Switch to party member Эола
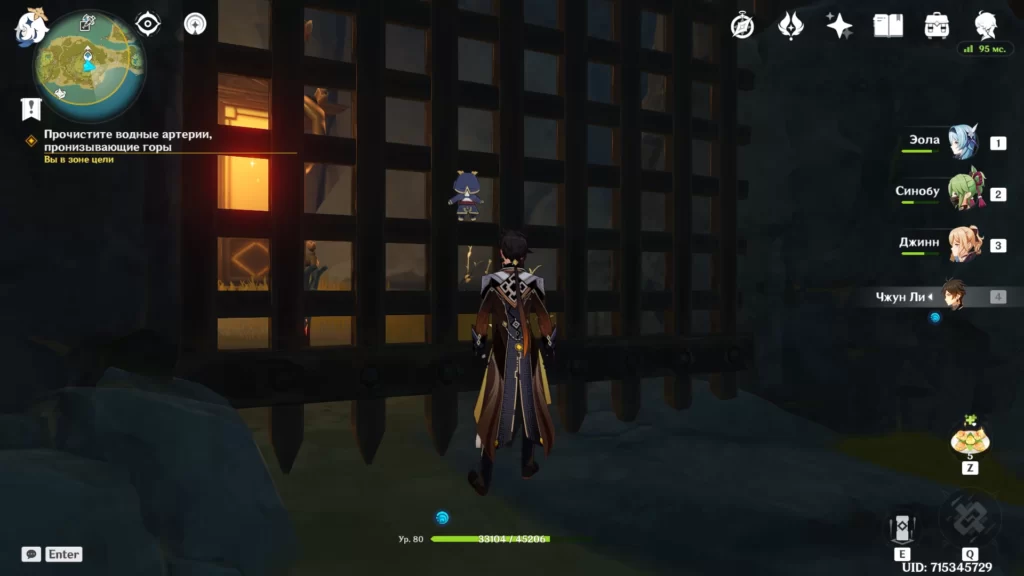This screenshot has height=576, width=1024. (962, 143)
